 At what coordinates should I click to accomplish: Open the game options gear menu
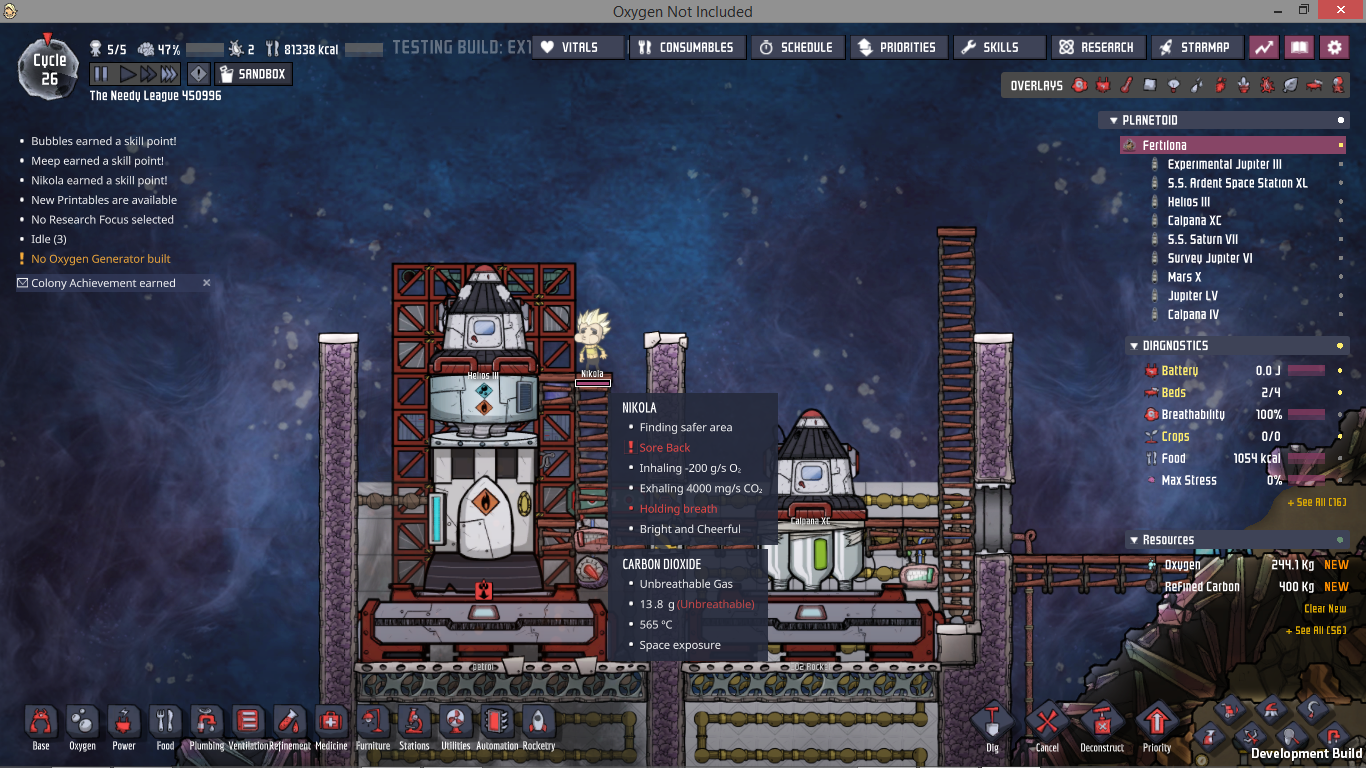(x=1333, y=47)
